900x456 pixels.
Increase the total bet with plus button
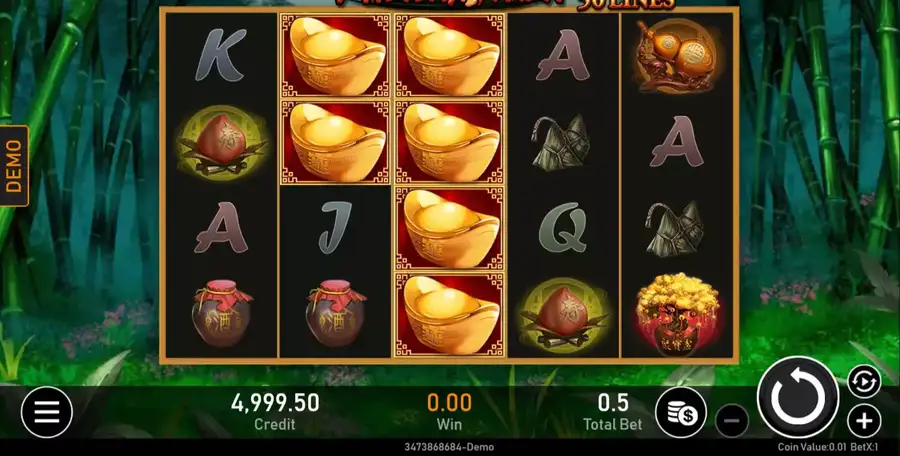click(x=864, y=421)
